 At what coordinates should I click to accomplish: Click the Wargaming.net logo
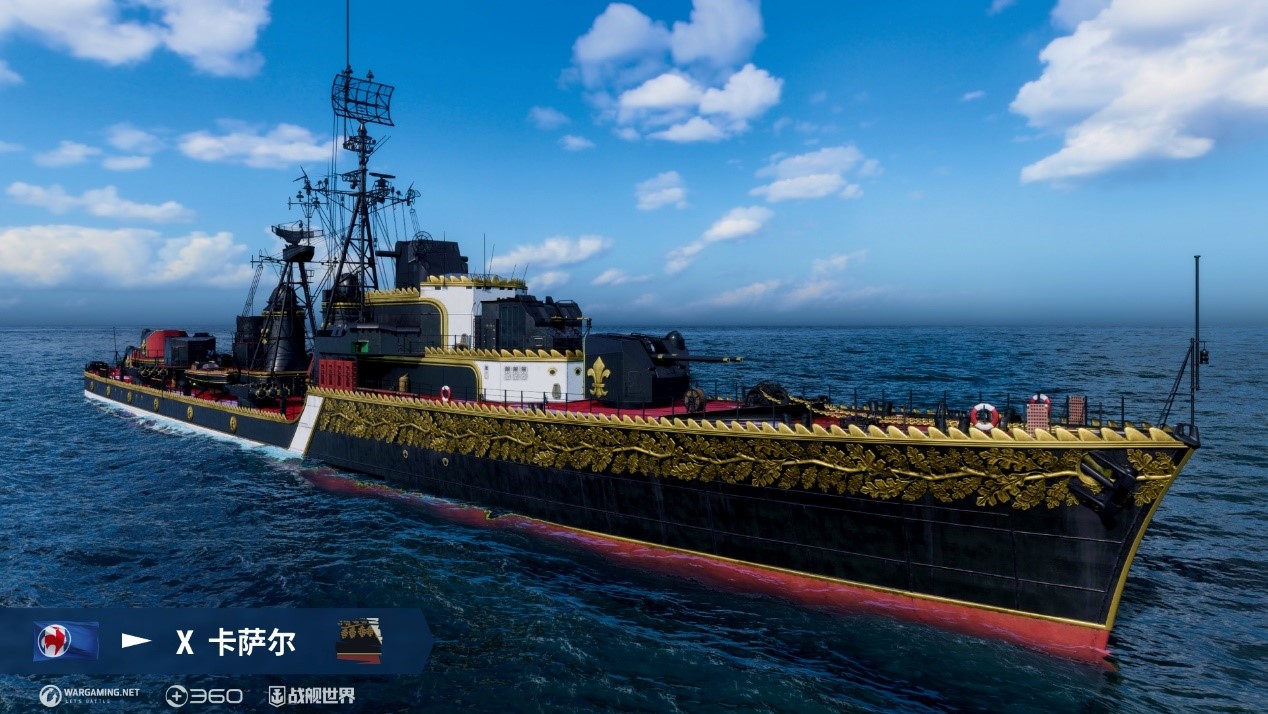coord(89,695)
